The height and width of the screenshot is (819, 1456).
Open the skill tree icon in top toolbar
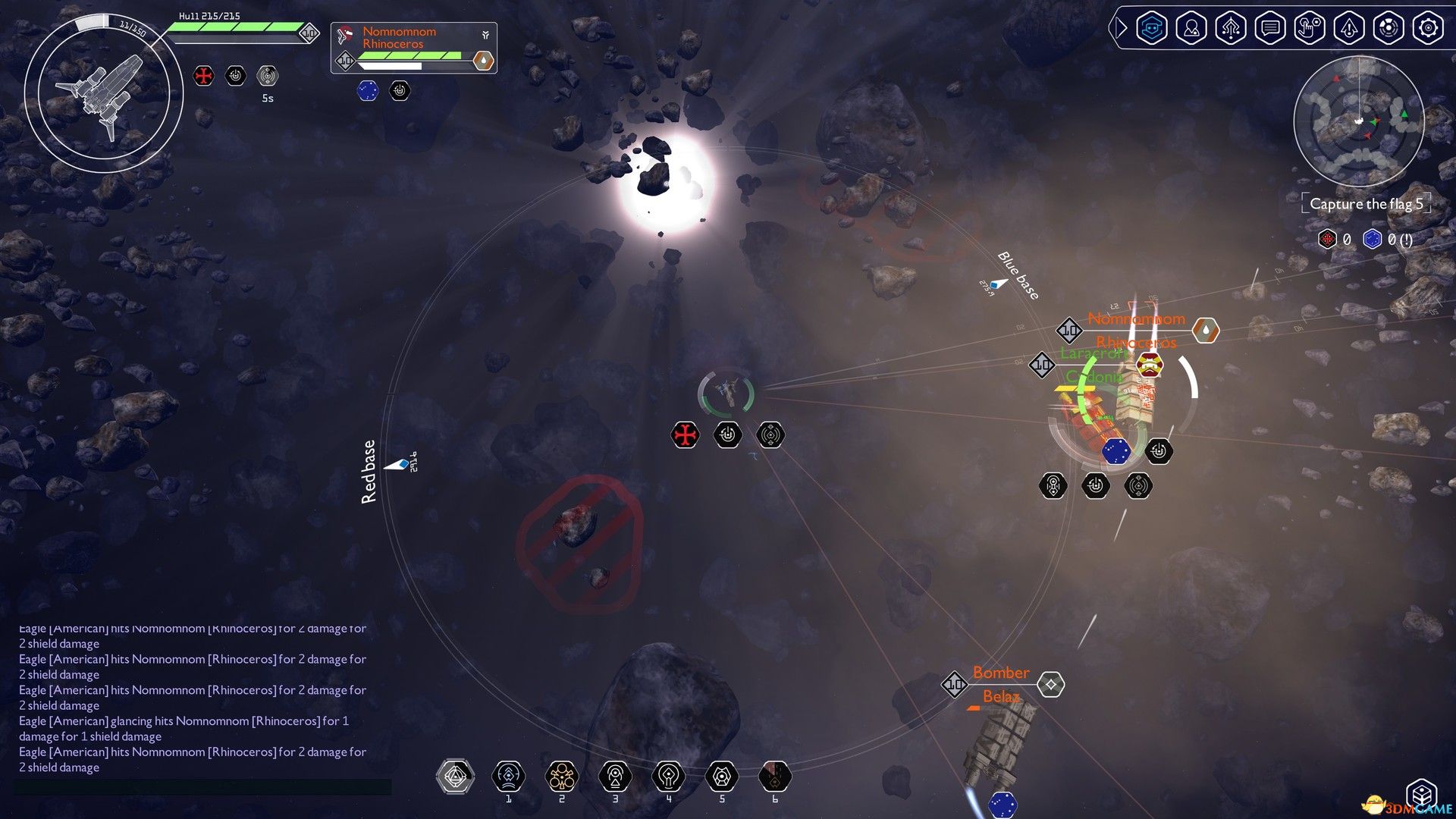click(x=1232, y=28)
